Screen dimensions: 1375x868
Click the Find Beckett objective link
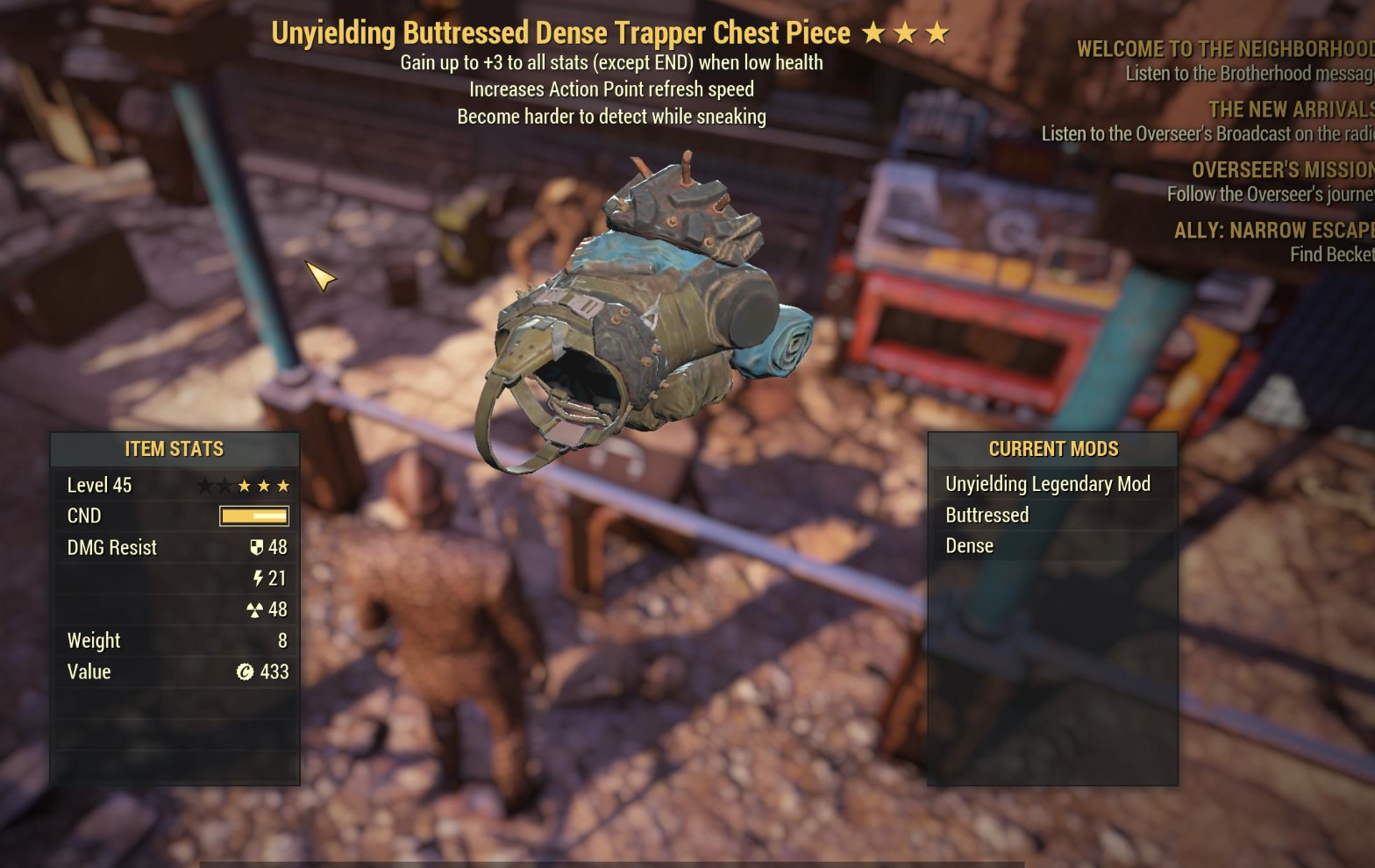point(1329,253)
